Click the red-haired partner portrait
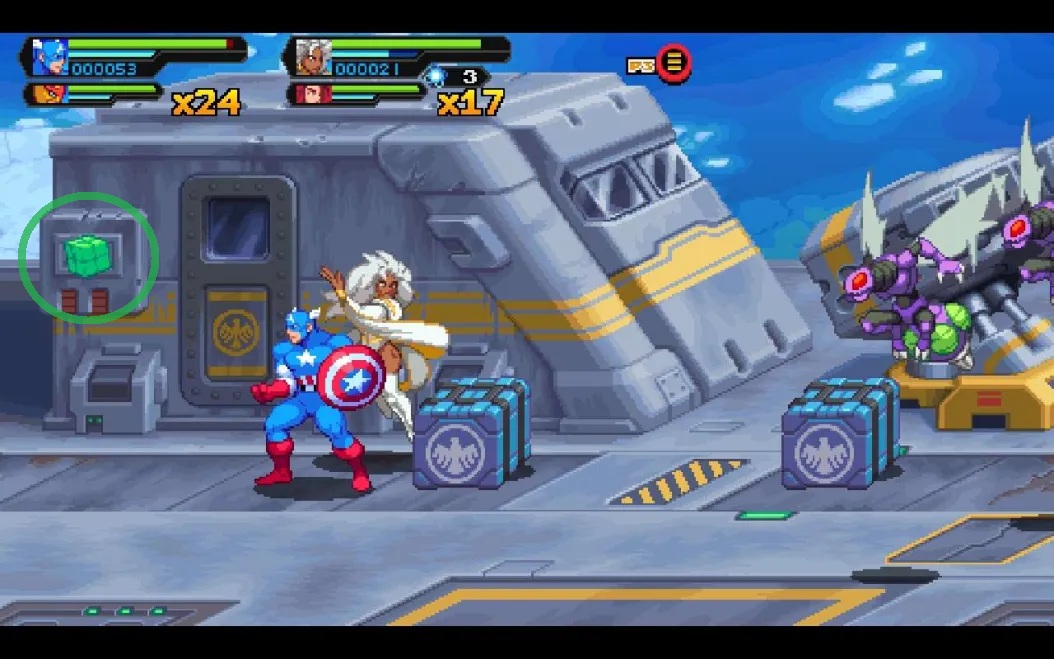The height and width of the screenshot is (659, 1054). (x=310, y=95)
